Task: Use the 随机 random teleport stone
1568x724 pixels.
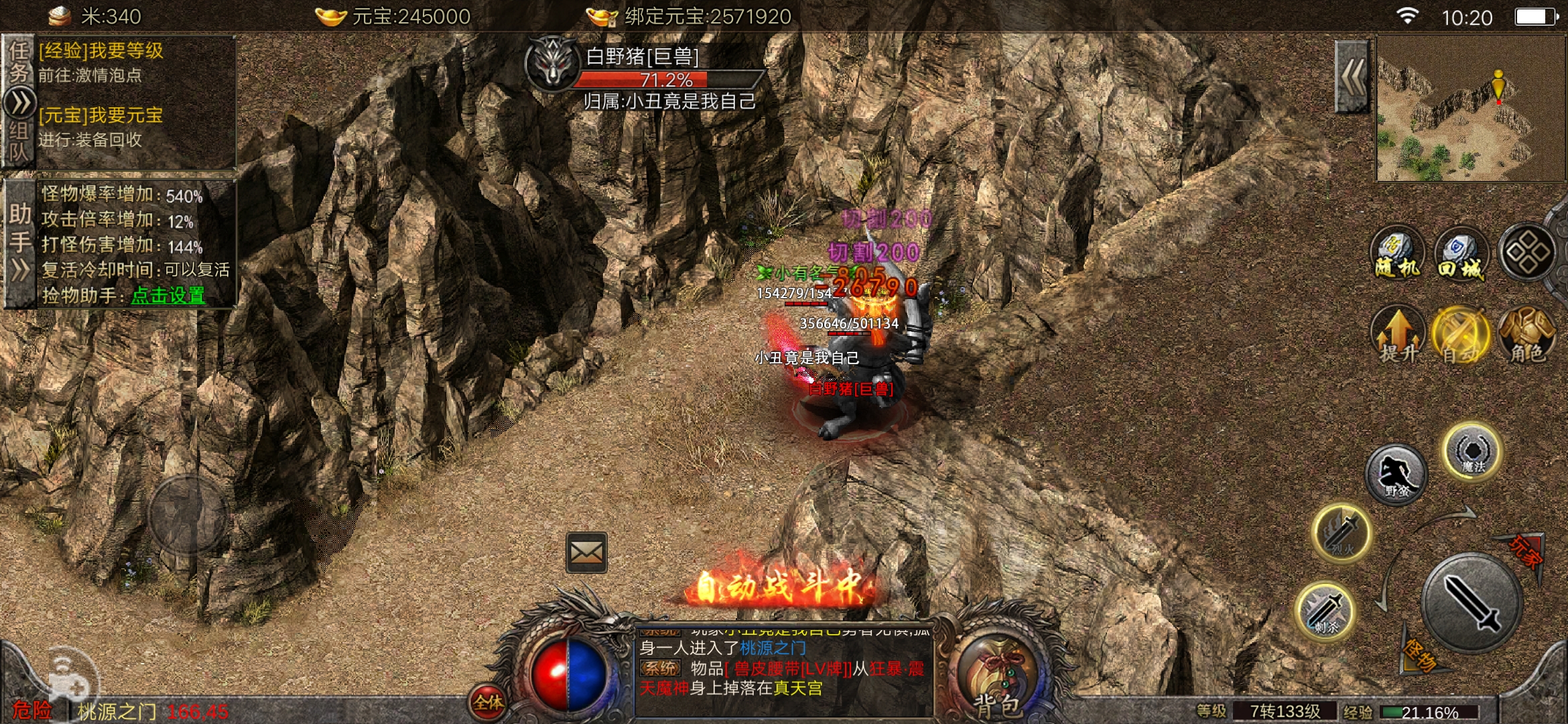Action: (1396, 253)
